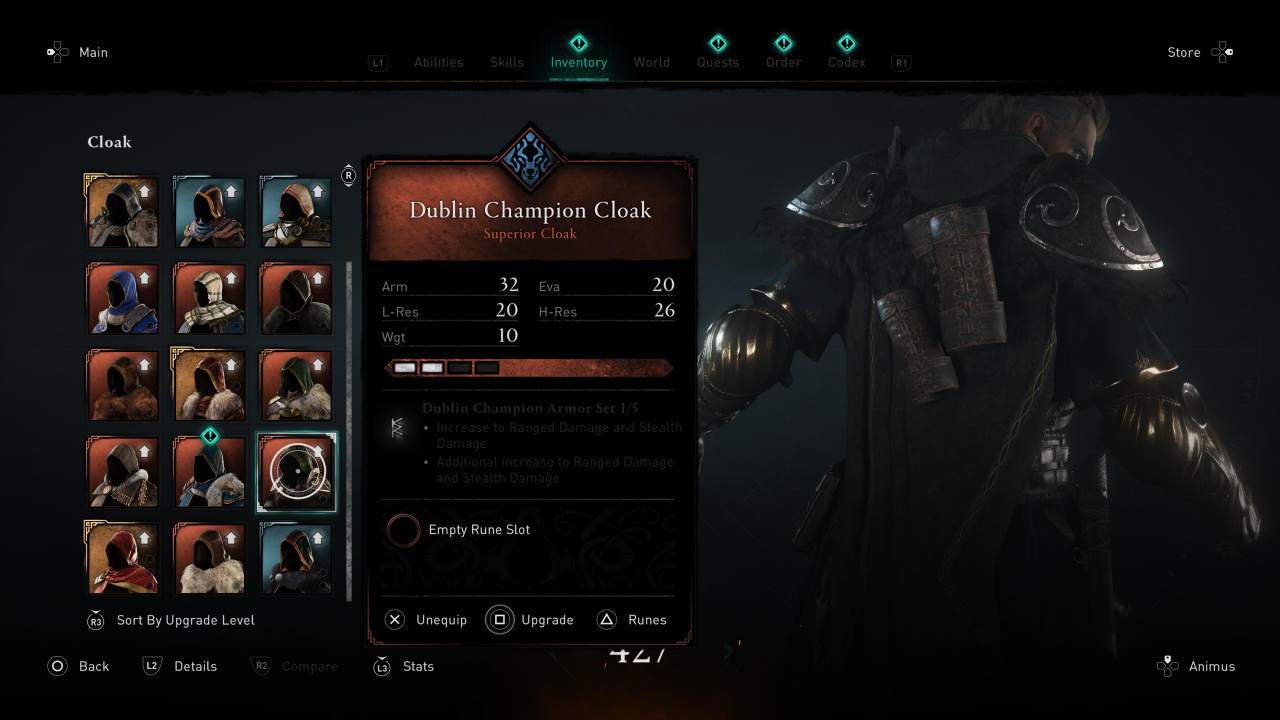Image resolution: width=1280 pixels, height=720 pixels.
Task: Select the green hood fur cloak
Action: coord(297,385)
